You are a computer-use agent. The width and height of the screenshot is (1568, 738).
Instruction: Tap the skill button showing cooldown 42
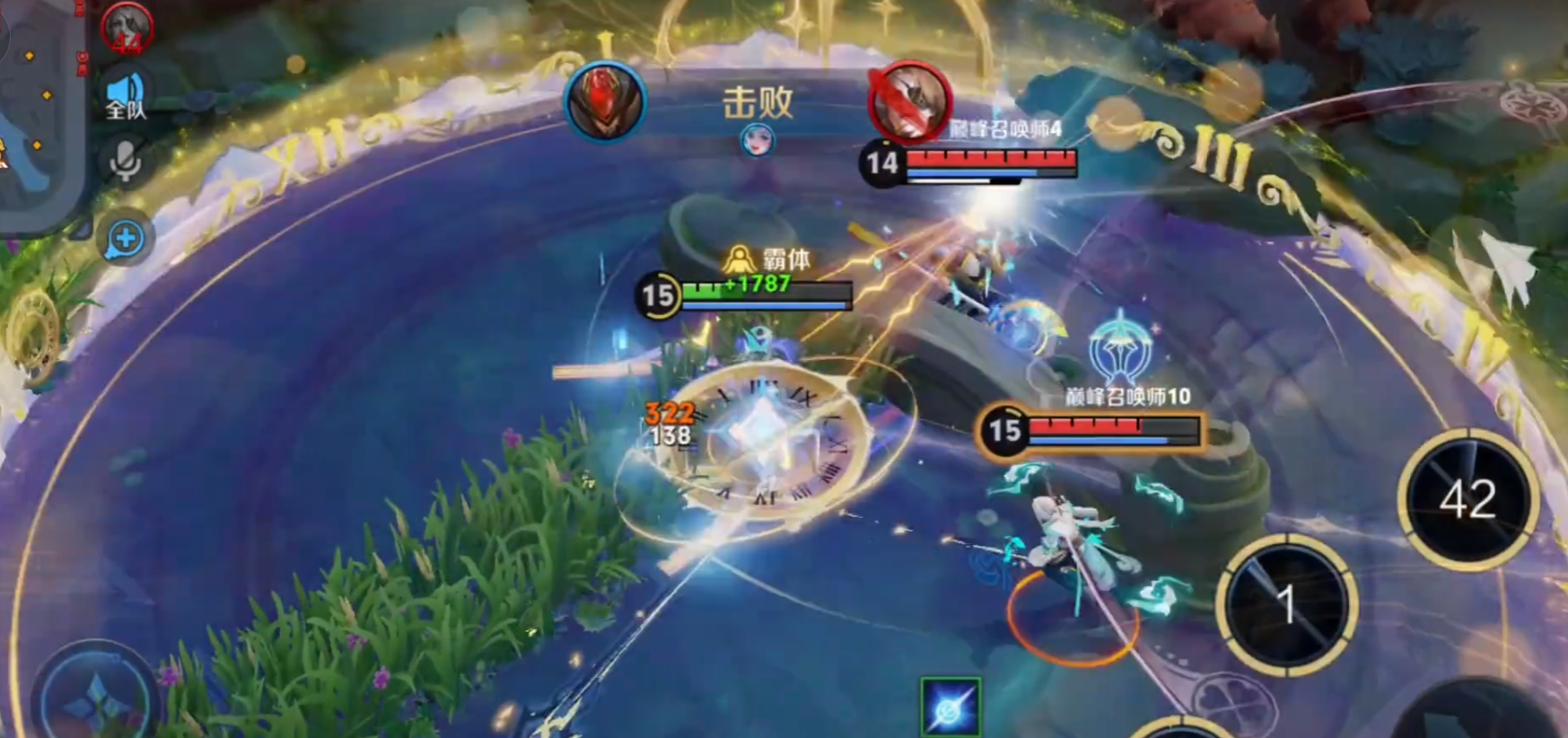click(1467, 499)
